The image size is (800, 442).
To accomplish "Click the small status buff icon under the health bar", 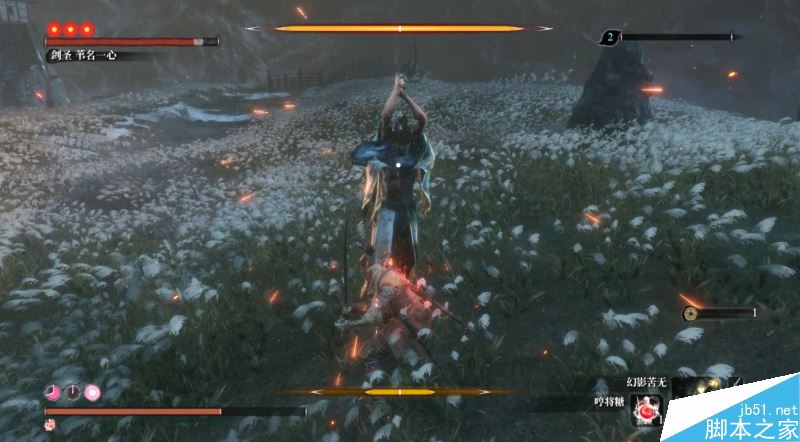I will click(x=49, y=425).
